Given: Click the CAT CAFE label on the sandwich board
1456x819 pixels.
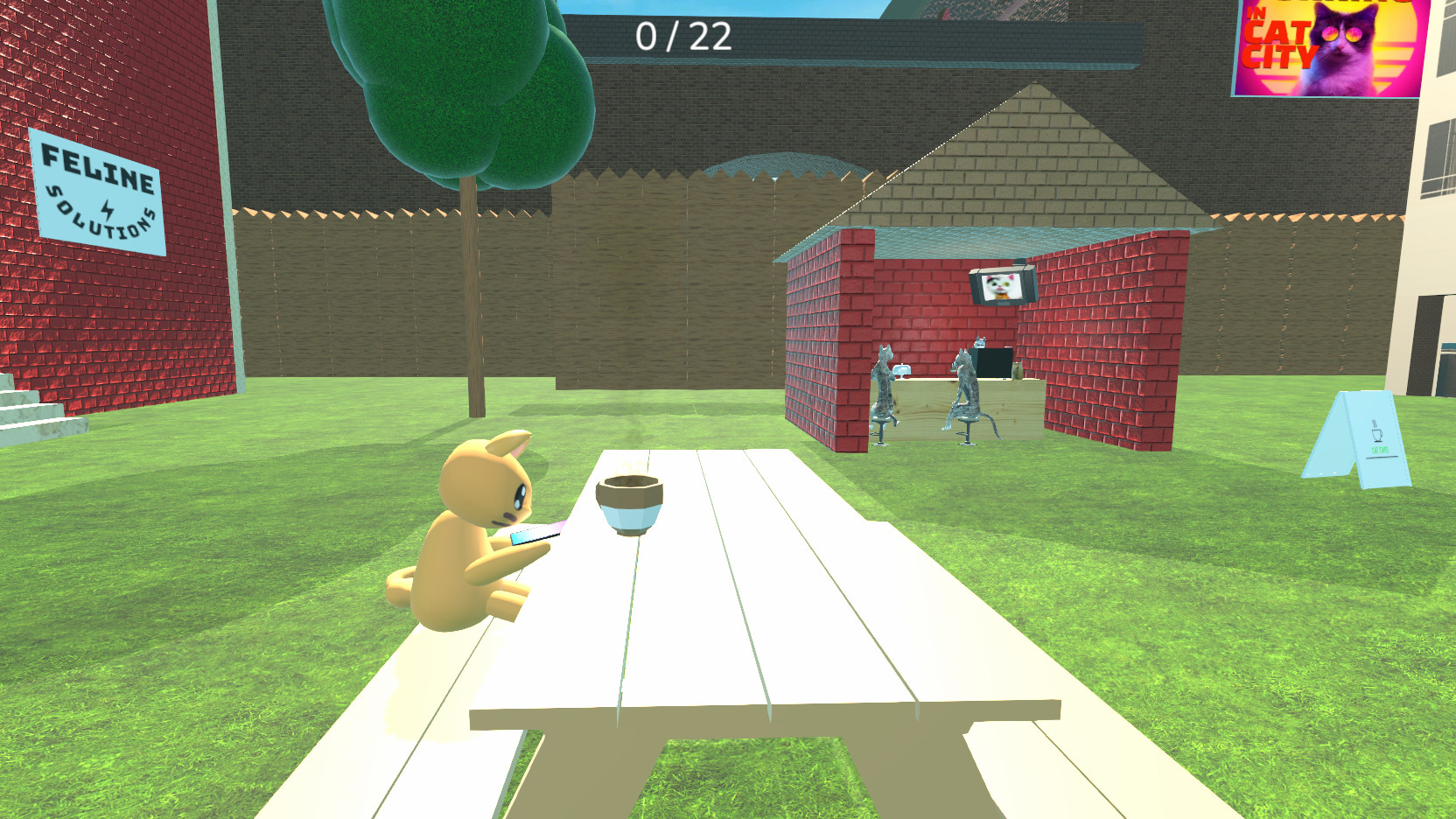Looking at the screenshot, I should click(x=1380, y=450).
